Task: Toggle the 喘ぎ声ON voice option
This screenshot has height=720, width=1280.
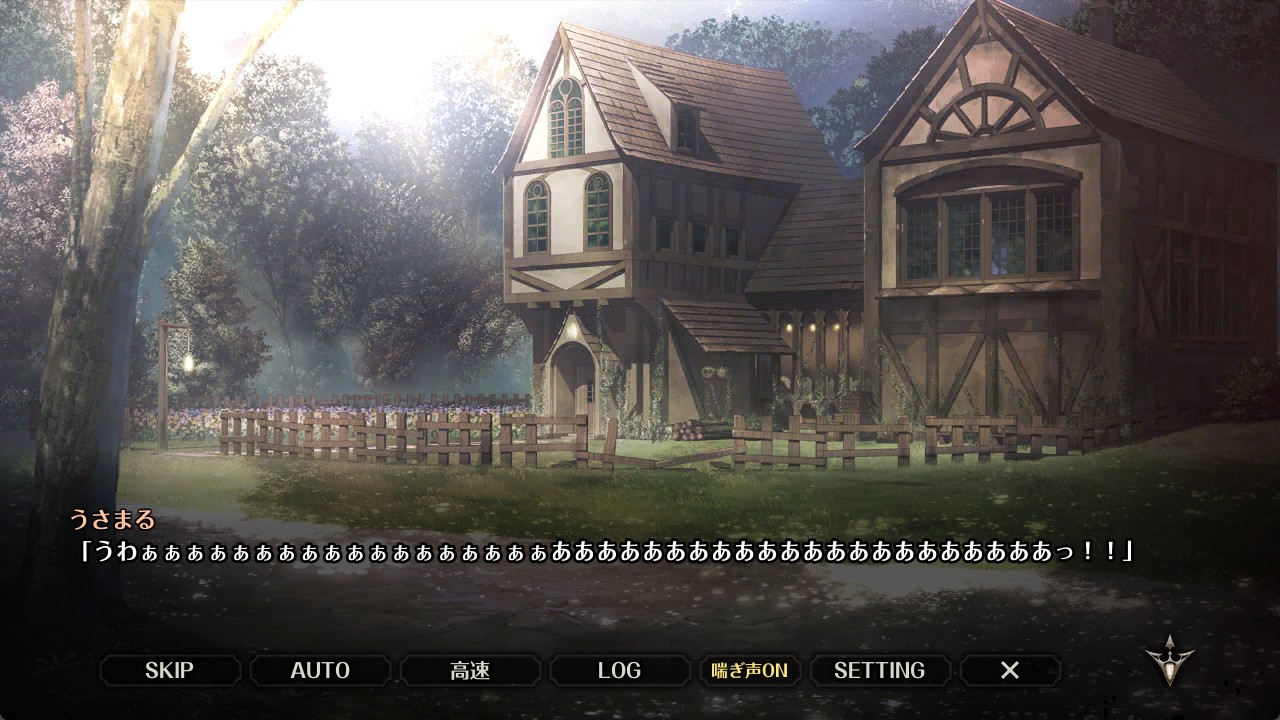Action: click(749, 670)
